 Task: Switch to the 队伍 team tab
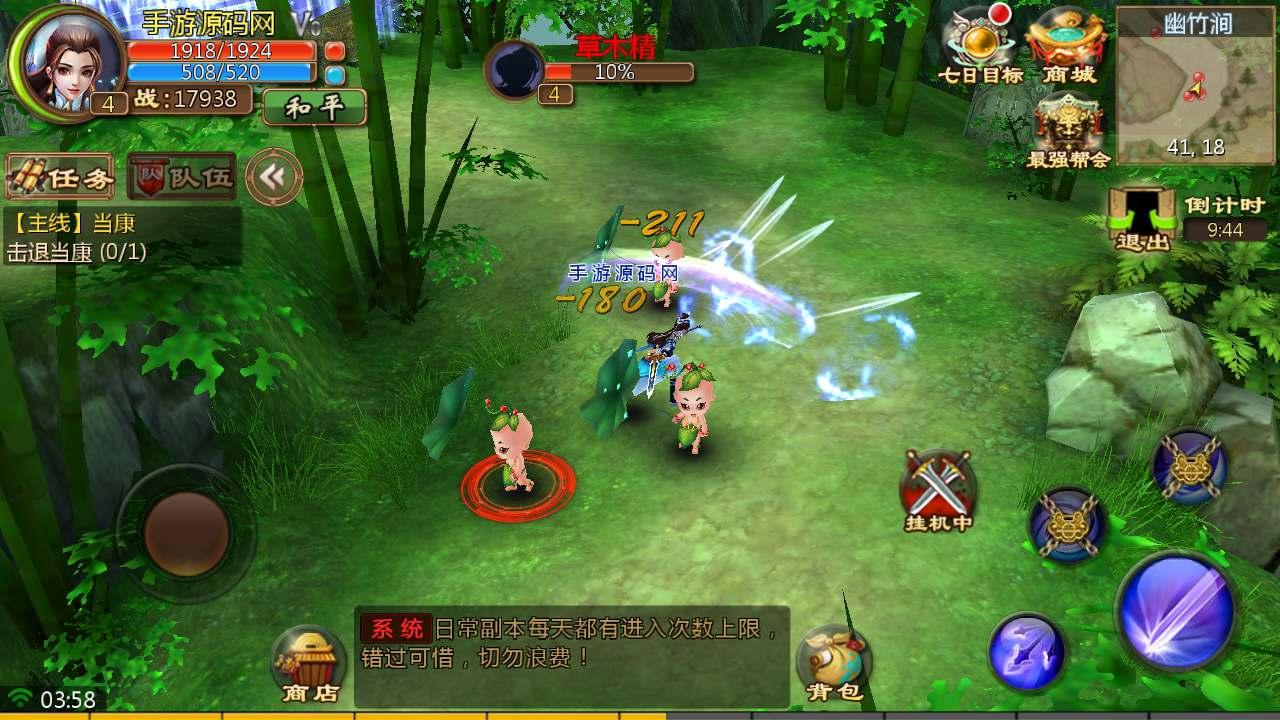coord(182,177)
